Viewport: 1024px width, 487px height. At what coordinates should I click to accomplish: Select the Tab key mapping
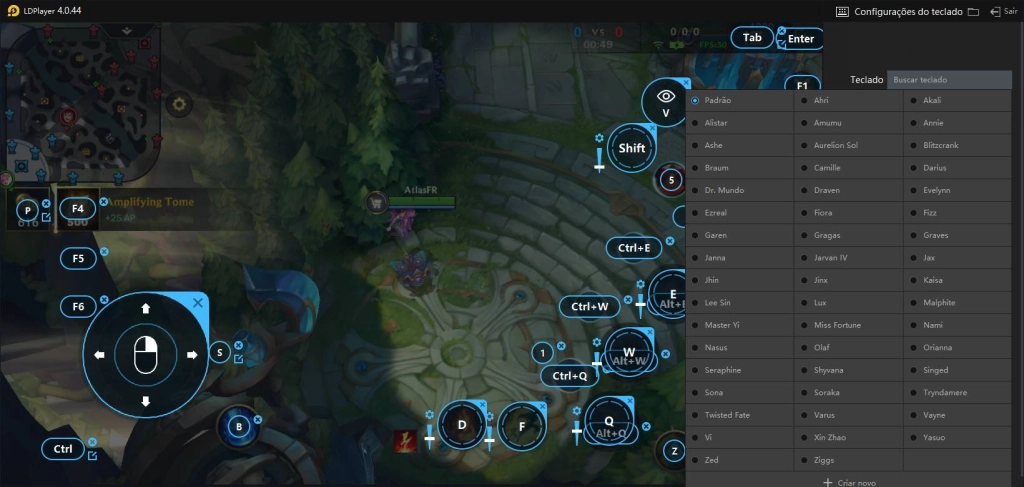click(752, 38)
